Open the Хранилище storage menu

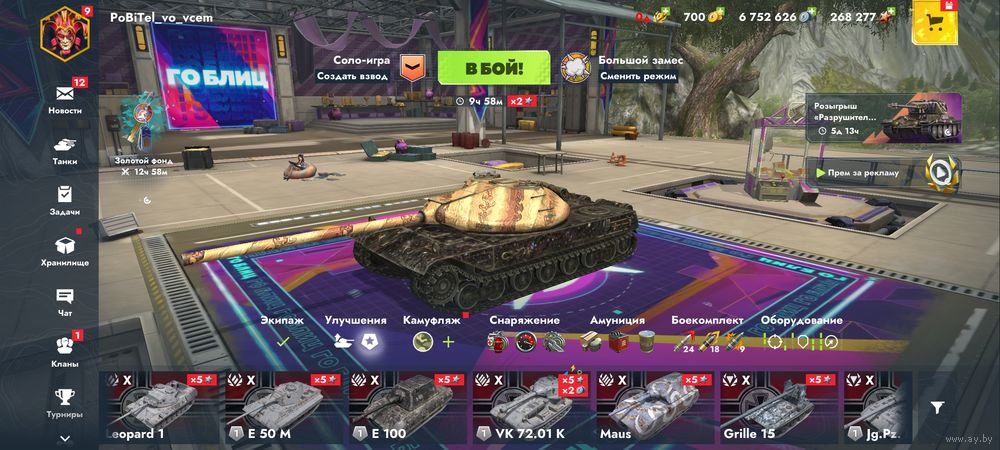65,250
